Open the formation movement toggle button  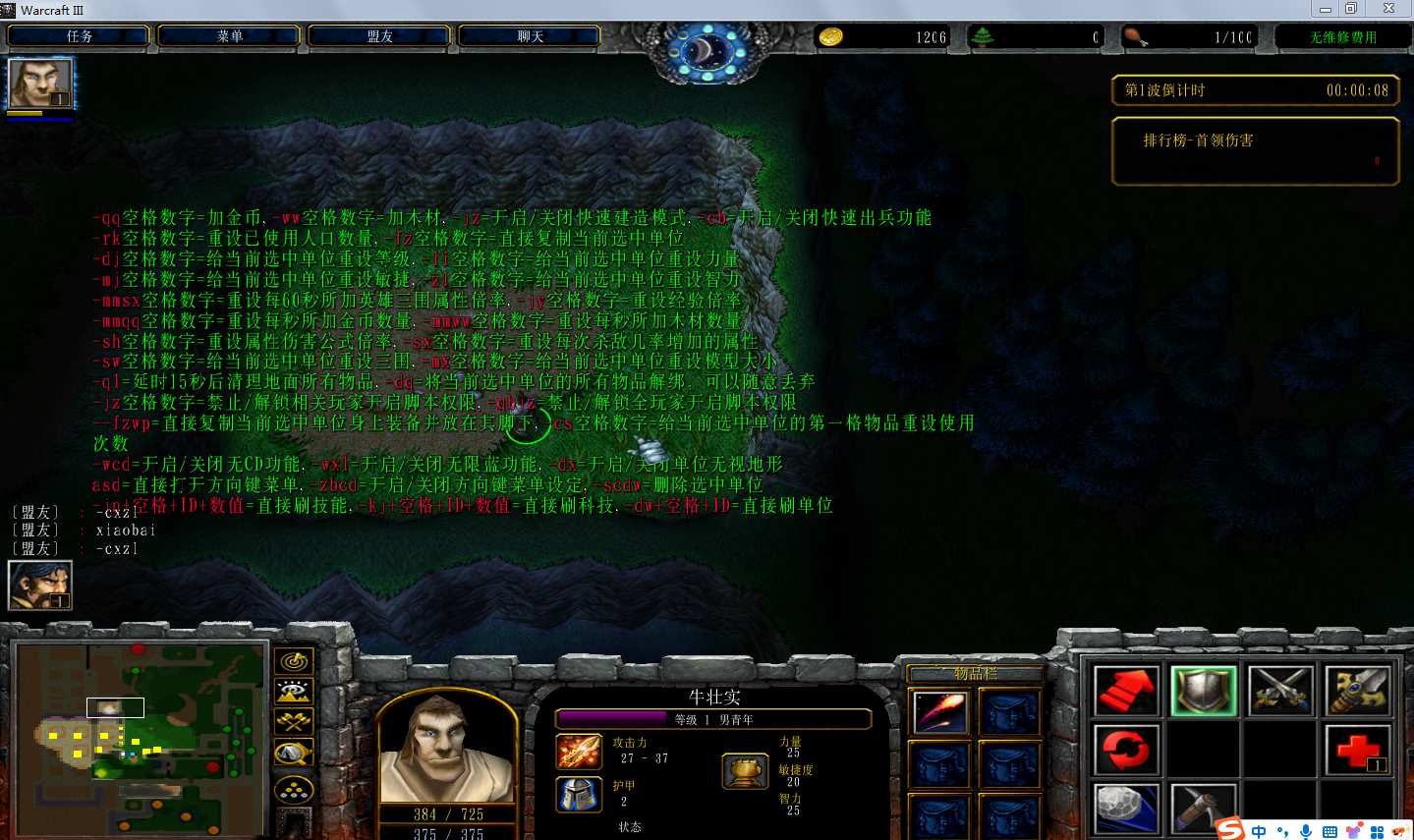[x=294, y=789]
